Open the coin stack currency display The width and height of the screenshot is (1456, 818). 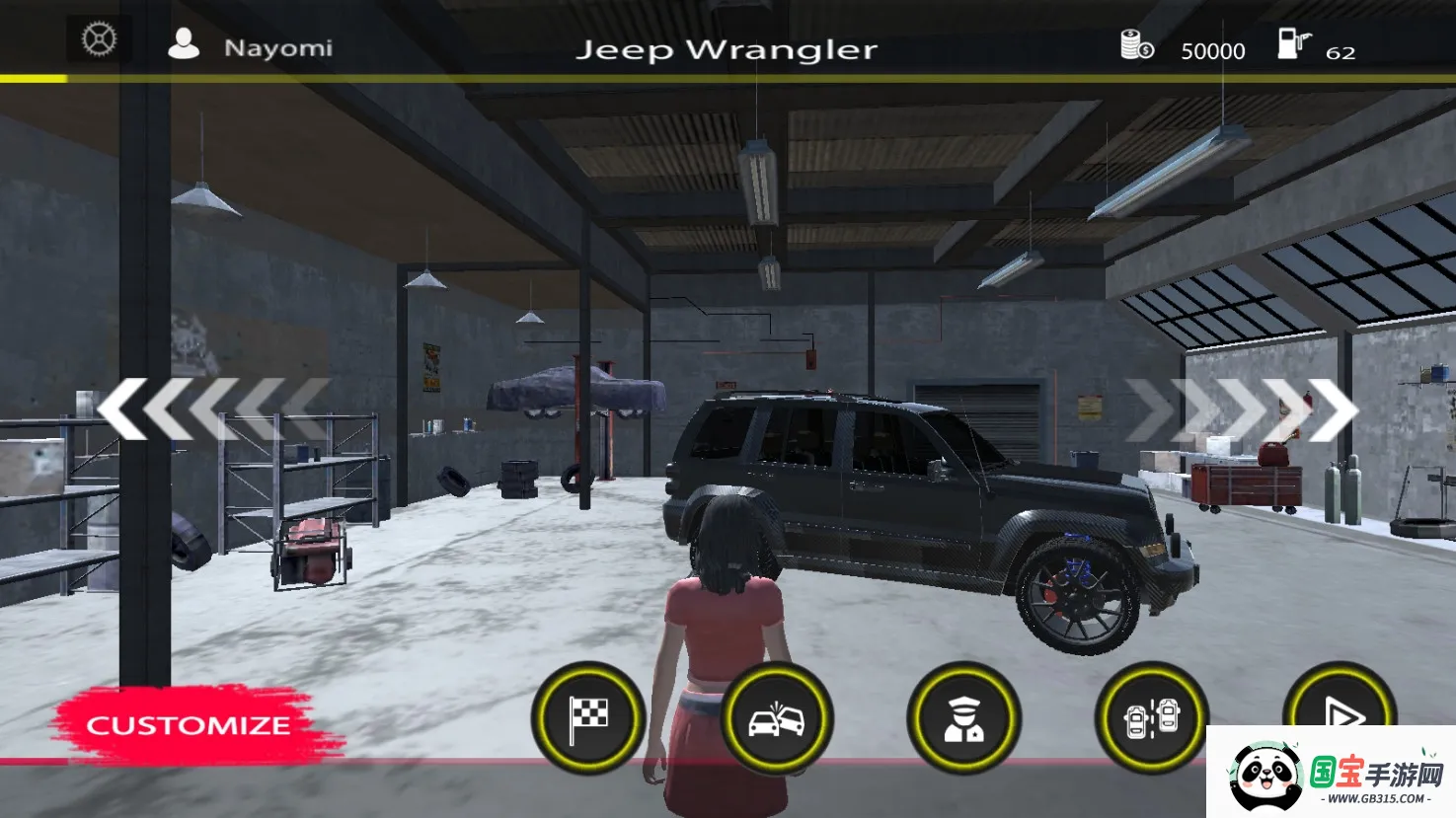point(1133,44)
